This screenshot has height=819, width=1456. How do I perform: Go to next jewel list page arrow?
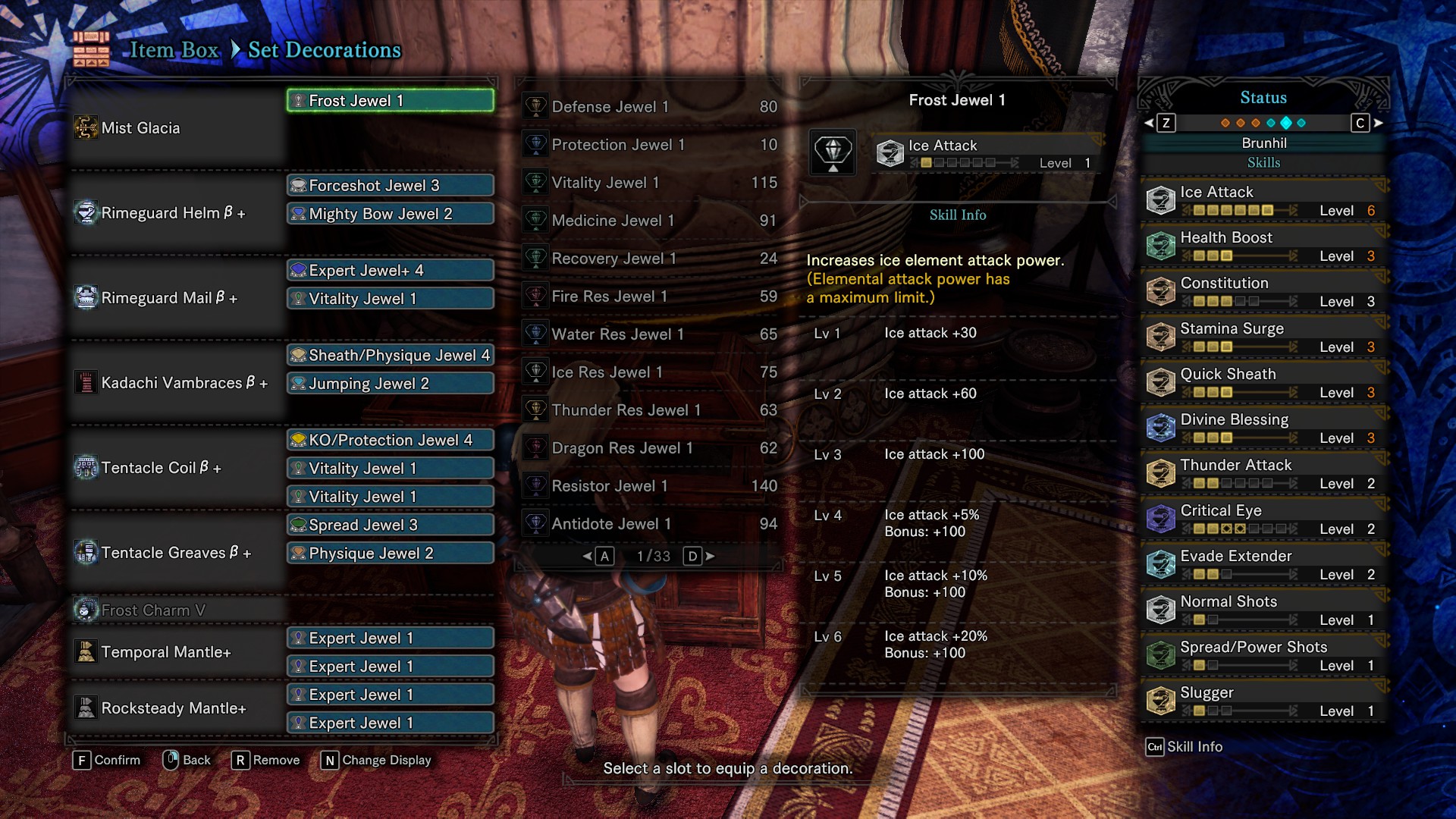[x=710, y=557]
